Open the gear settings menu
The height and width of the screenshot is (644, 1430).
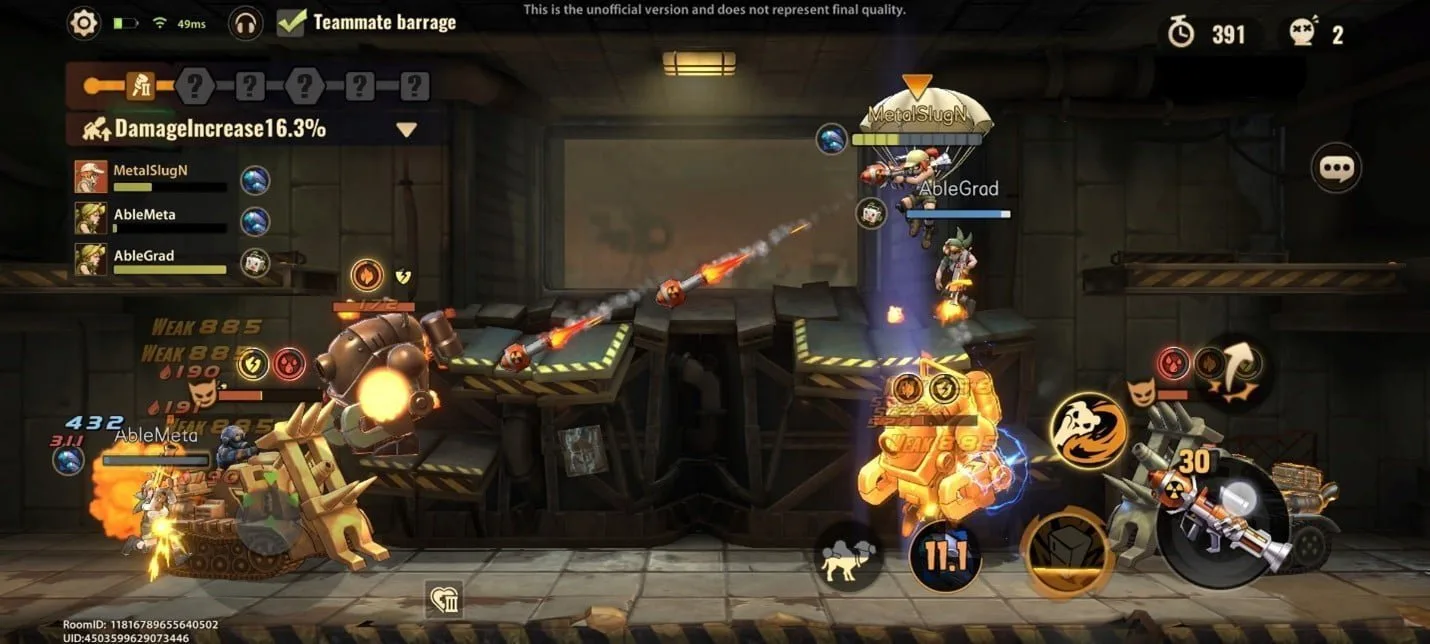(84, 23)
